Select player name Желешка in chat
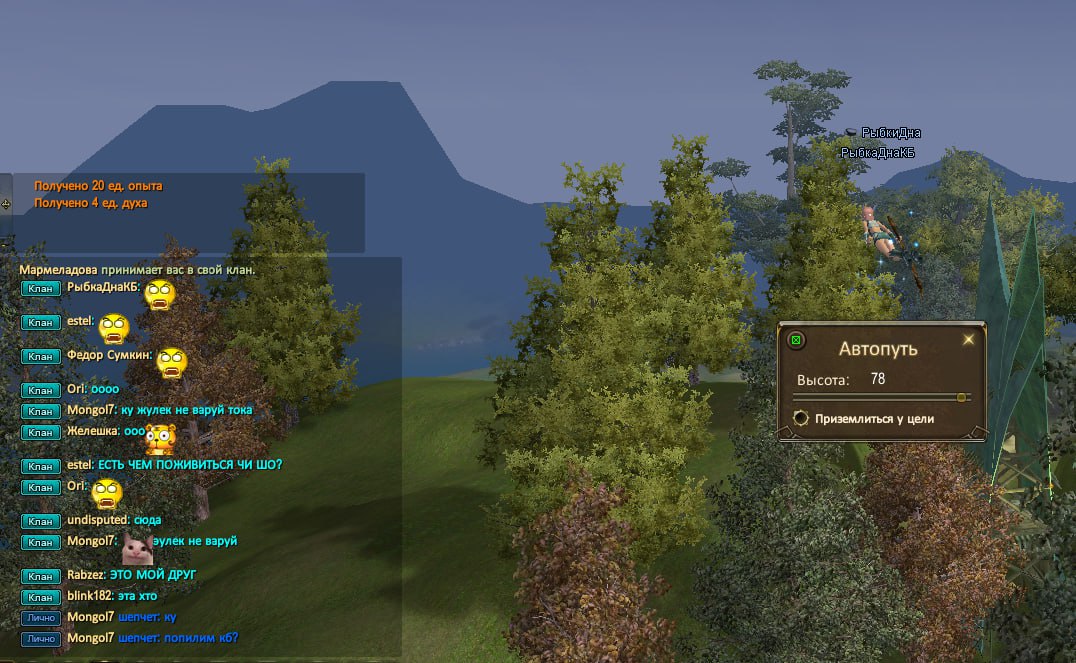The image size is (1076, 663). 93,431
